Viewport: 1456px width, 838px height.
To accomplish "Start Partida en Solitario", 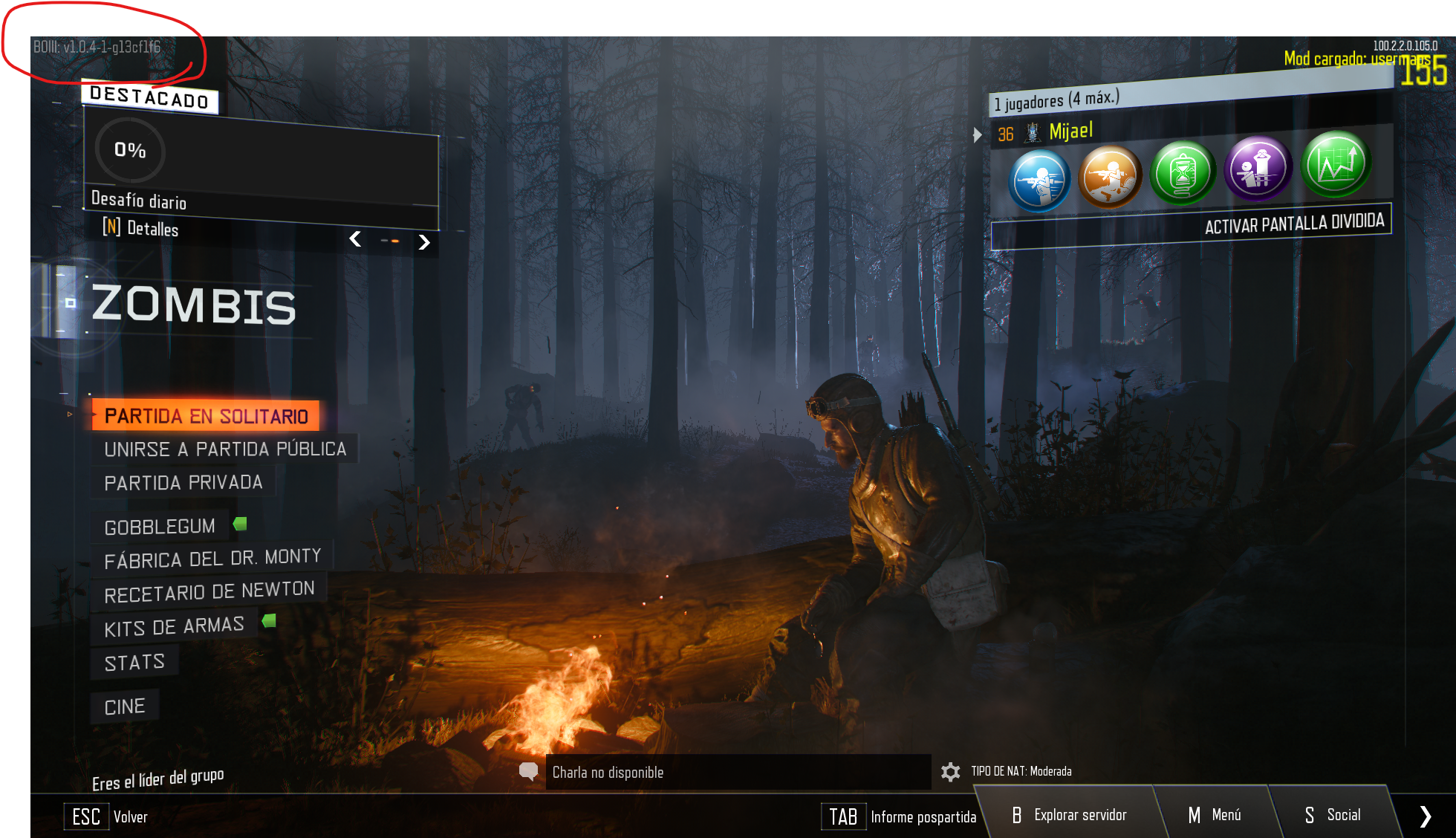I will [206, 415].
